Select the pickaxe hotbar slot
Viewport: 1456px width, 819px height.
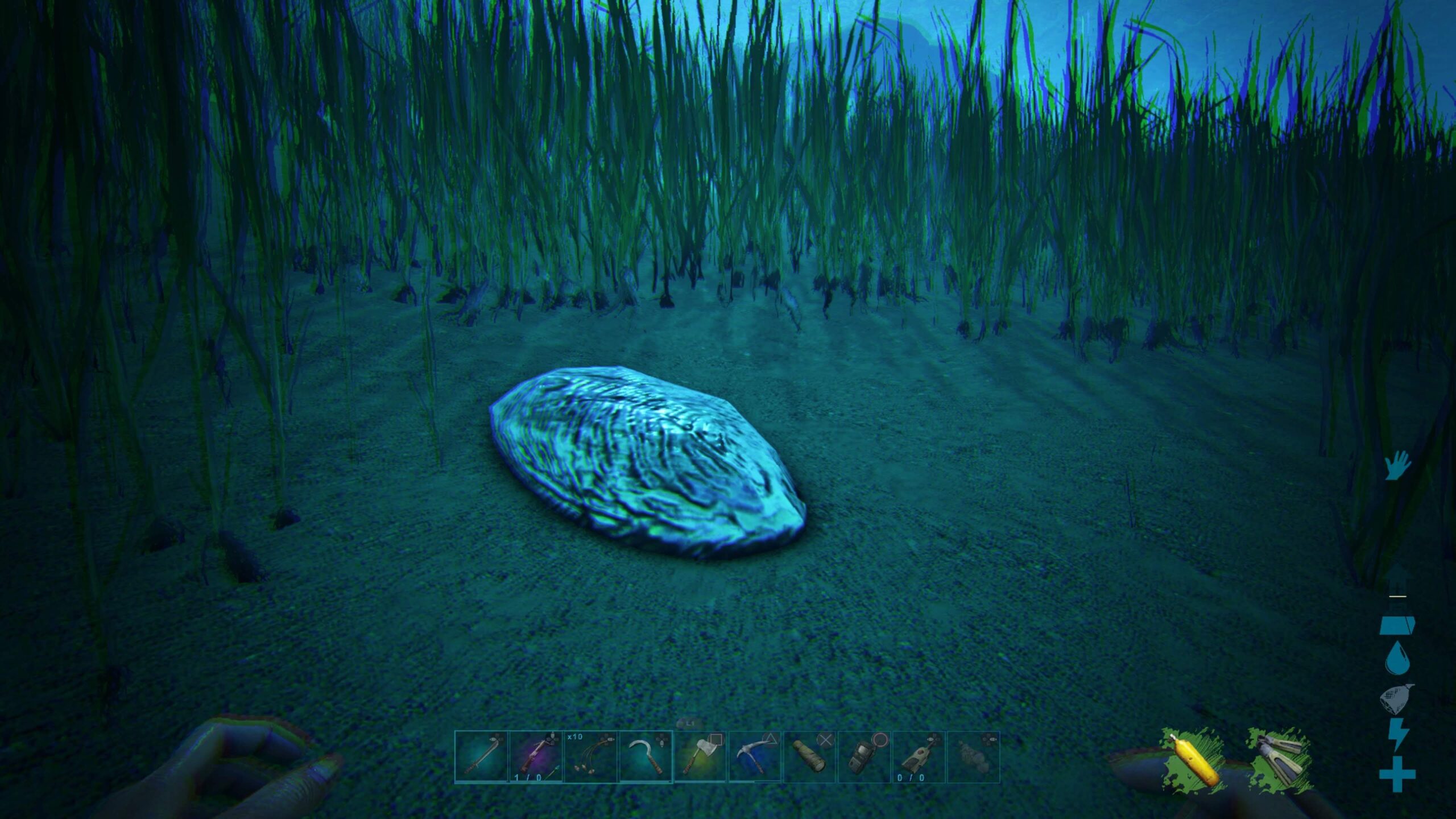point(754,758)
